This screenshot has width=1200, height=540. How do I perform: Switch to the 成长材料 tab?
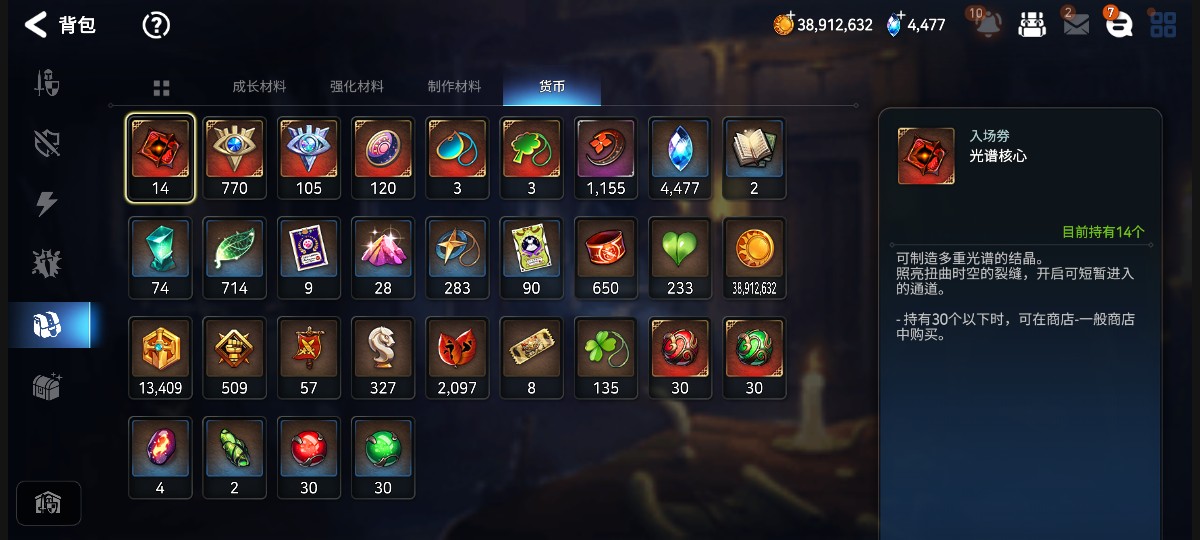coord(259,87)
